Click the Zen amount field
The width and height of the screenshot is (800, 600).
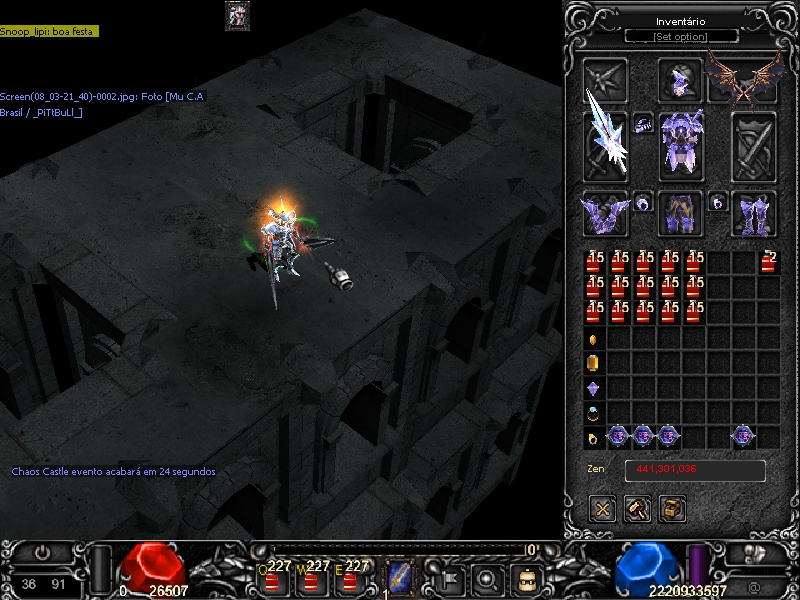click(695, 470)
